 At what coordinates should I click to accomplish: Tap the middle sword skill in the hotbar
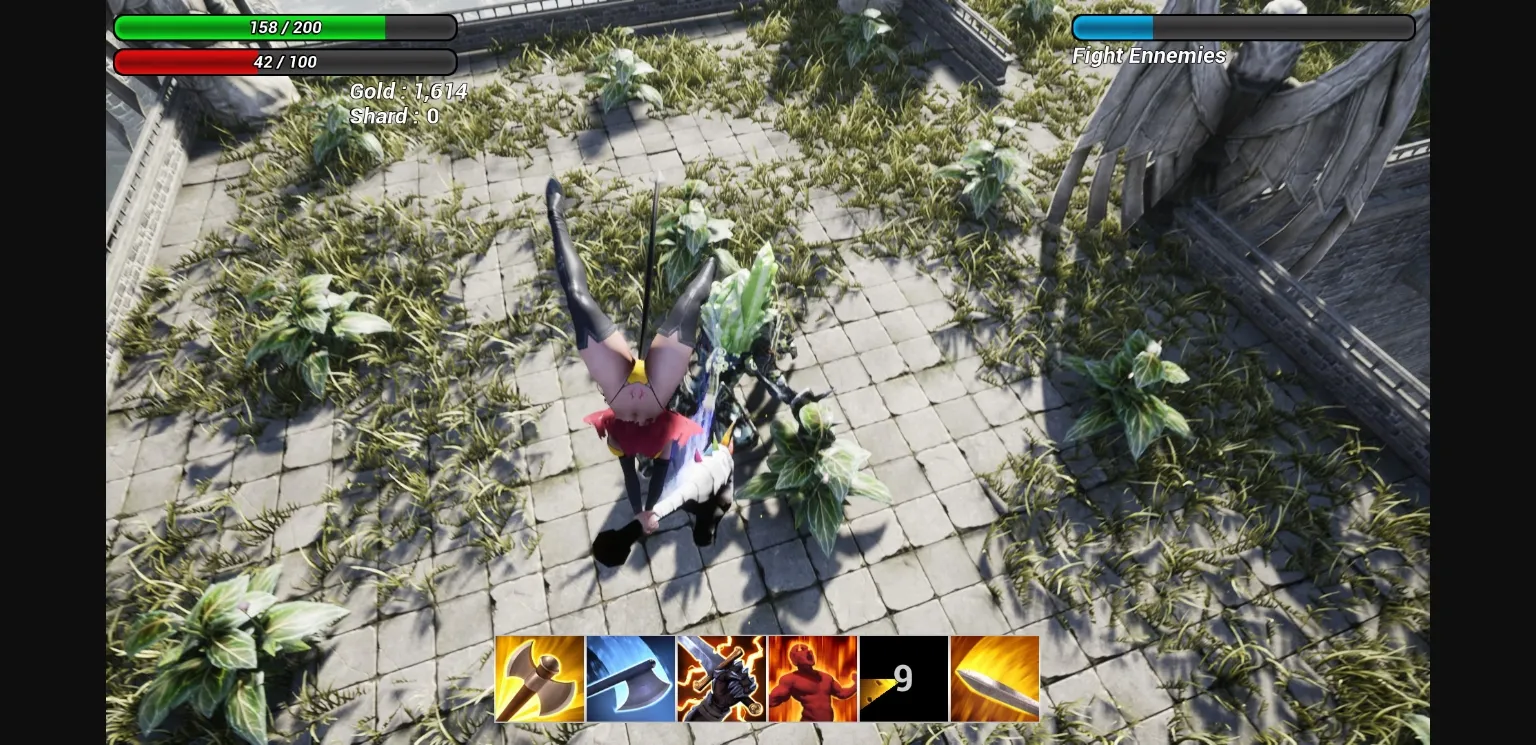point(721,678)
